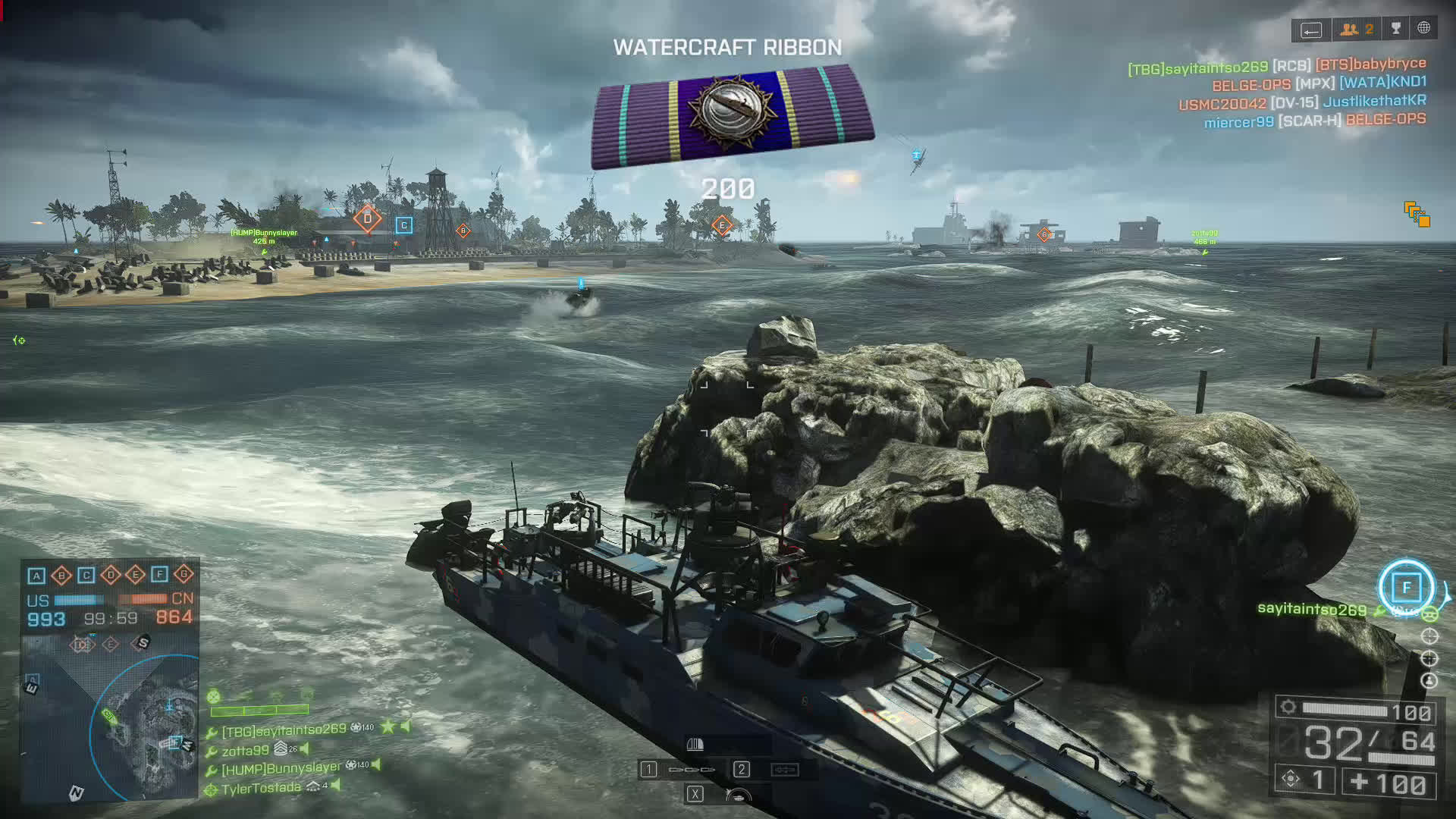The width and height of the screenshot is (1456, 819).
Task: Open the players list showing 2
Action: coord(1357,29)
